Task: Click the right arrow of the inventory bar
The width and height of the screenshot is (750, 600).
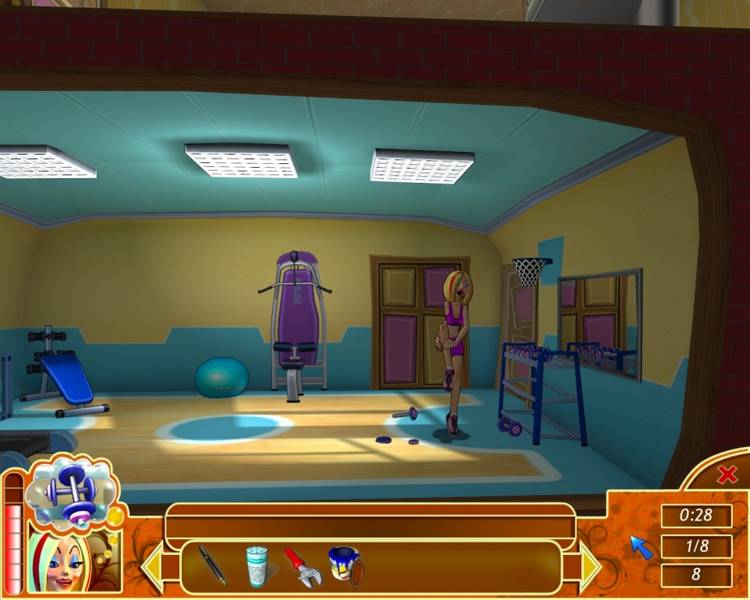Action: [589, 567]
